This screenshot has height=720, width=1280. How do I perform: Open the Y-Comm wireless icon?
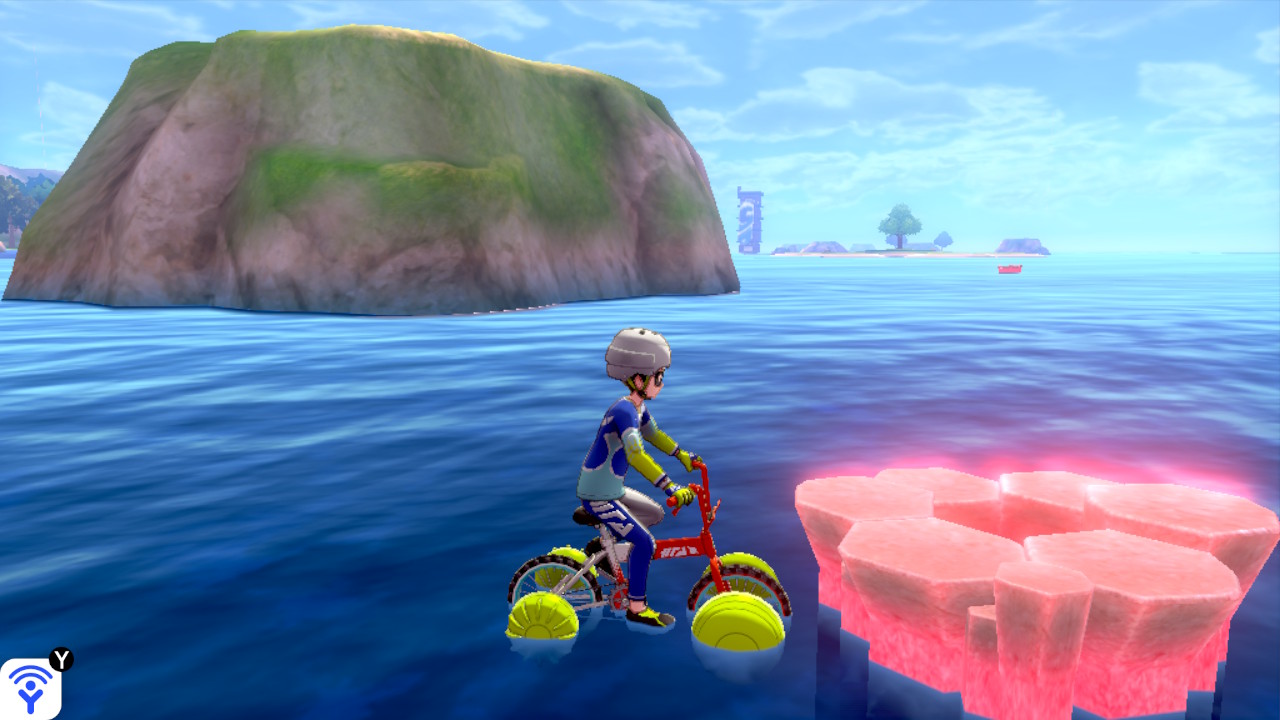pyautogui.click(x=30, y=688)
